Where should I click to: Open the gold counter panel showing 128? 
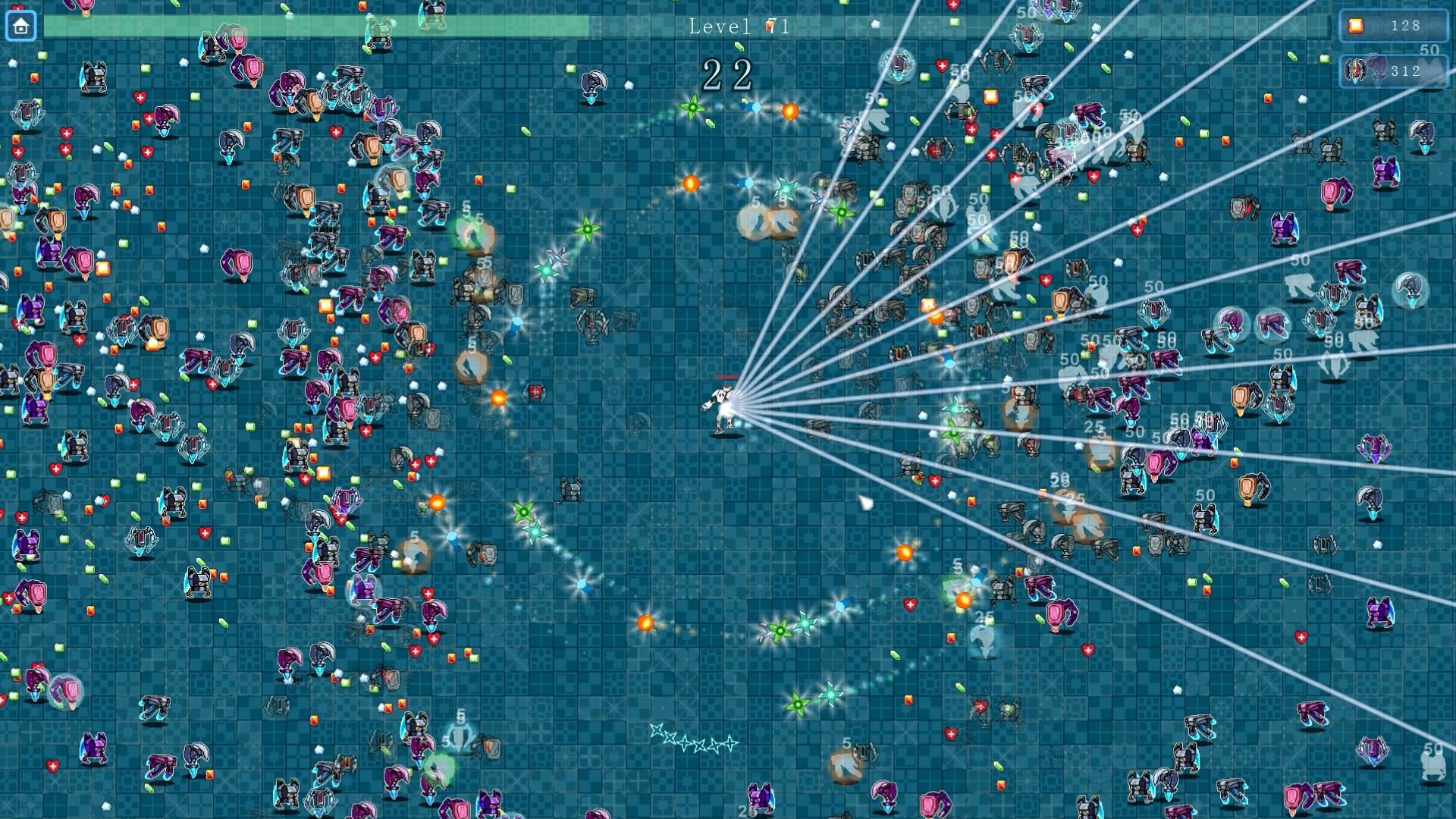pyautogui.click(x=1392, y=25)
